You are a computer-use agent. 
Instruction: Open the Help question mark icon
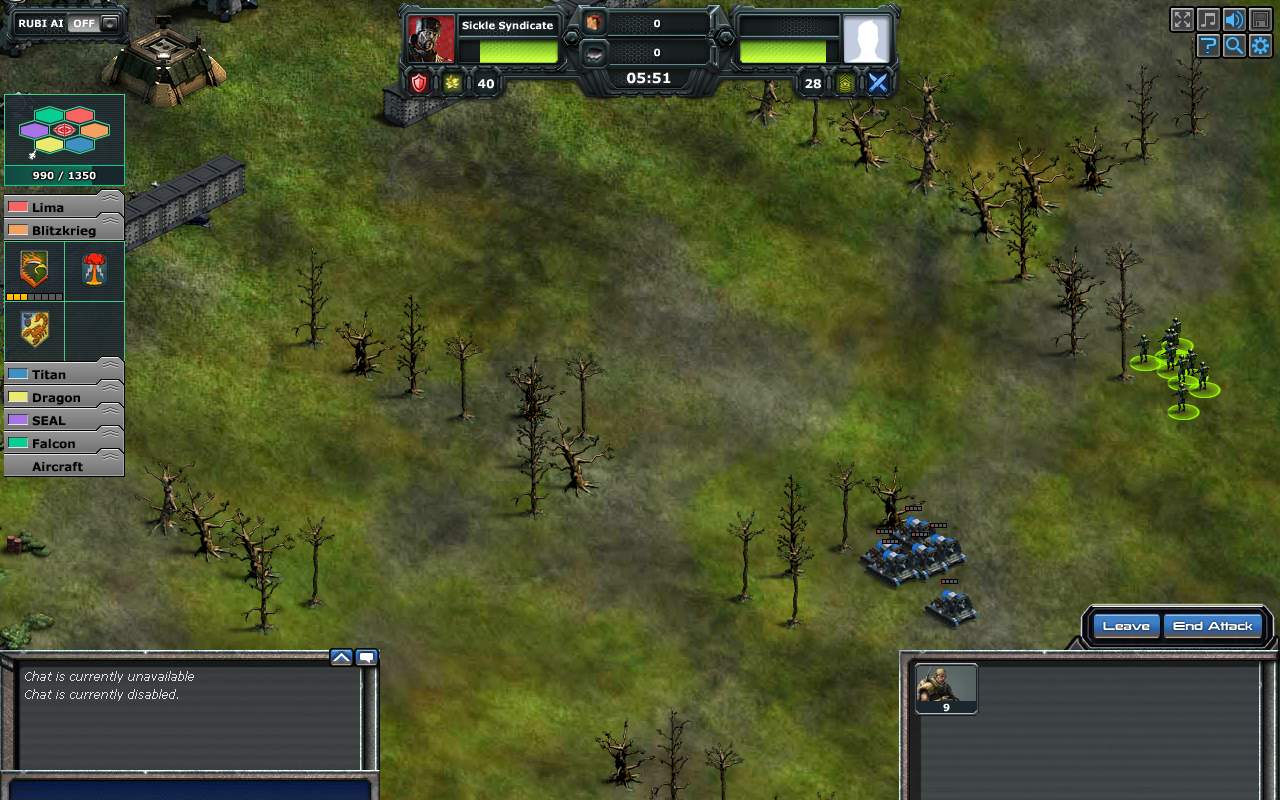click(1208, 45)
